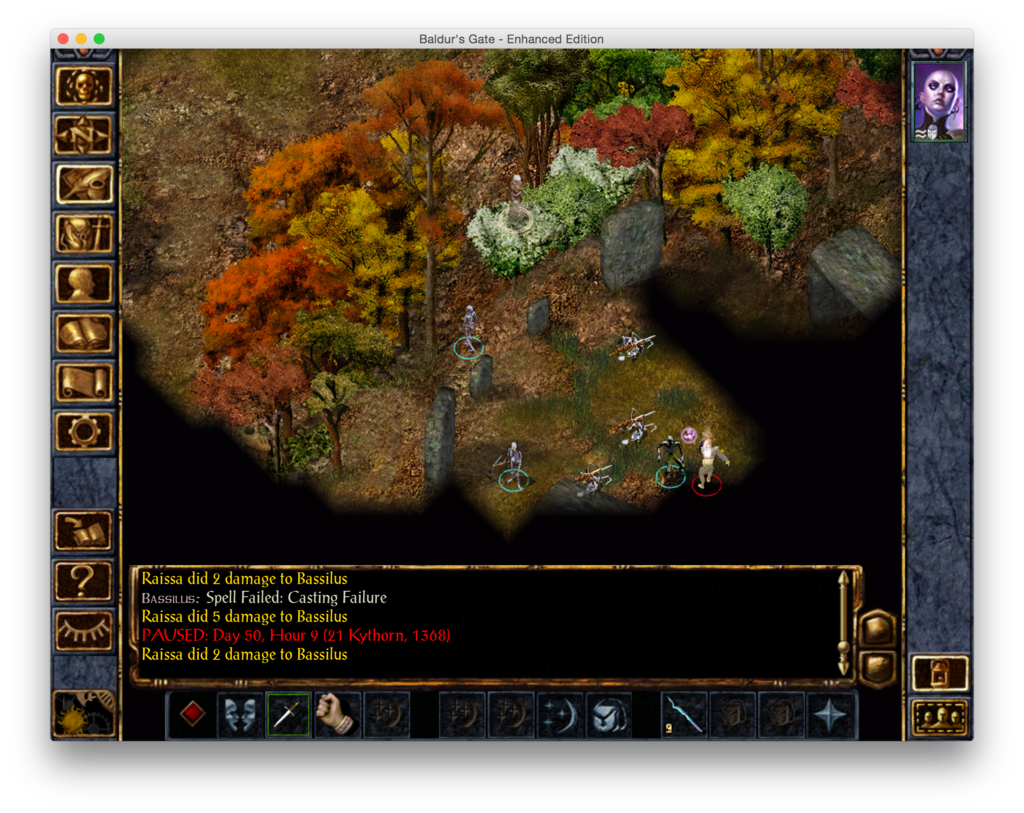Viewport: 1024px width, 813px height.
Task: Click the twin masks dialogue button
Action: tap(241, 715)
